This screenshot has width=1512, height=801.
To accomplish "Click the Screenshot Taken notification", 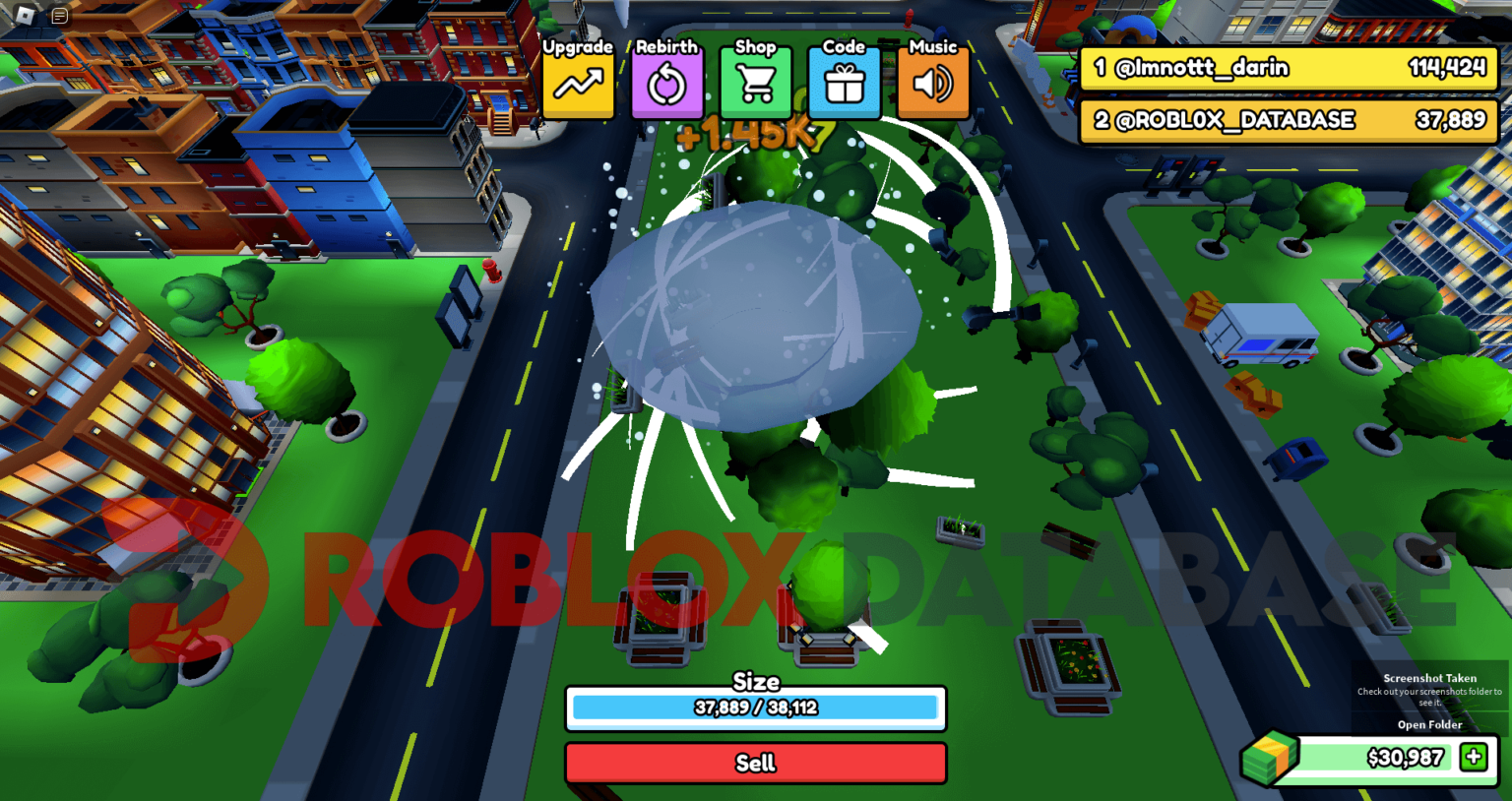I will point(1429,679).
